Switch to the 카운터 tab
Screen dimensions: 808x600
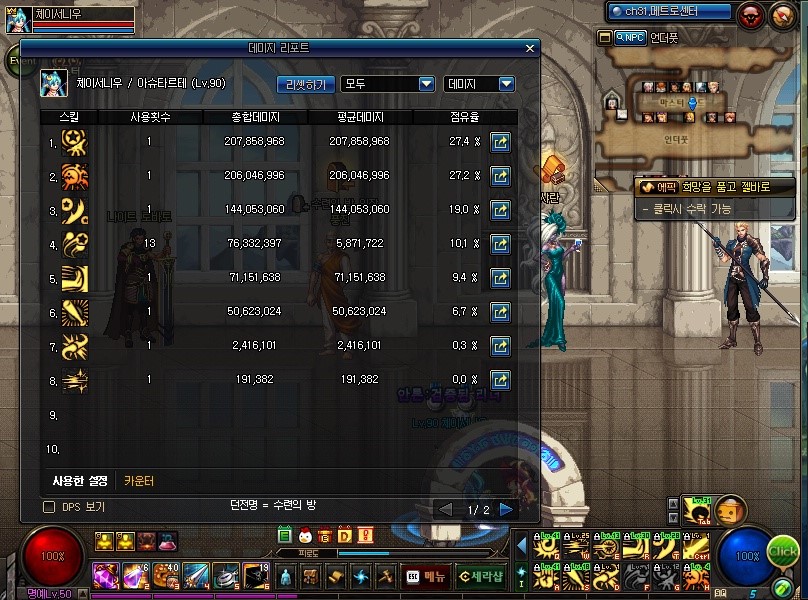pyautogui.click(x=139, y=481)
